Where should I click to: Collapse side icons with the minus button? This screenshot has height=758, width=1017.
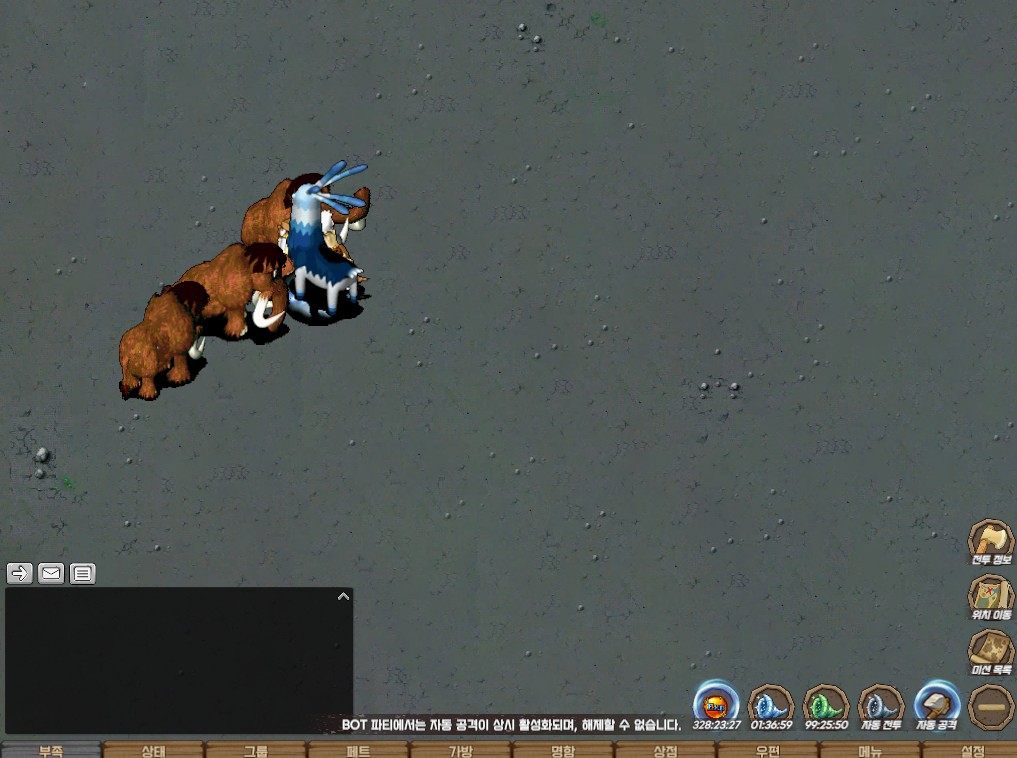pos(990,706)
